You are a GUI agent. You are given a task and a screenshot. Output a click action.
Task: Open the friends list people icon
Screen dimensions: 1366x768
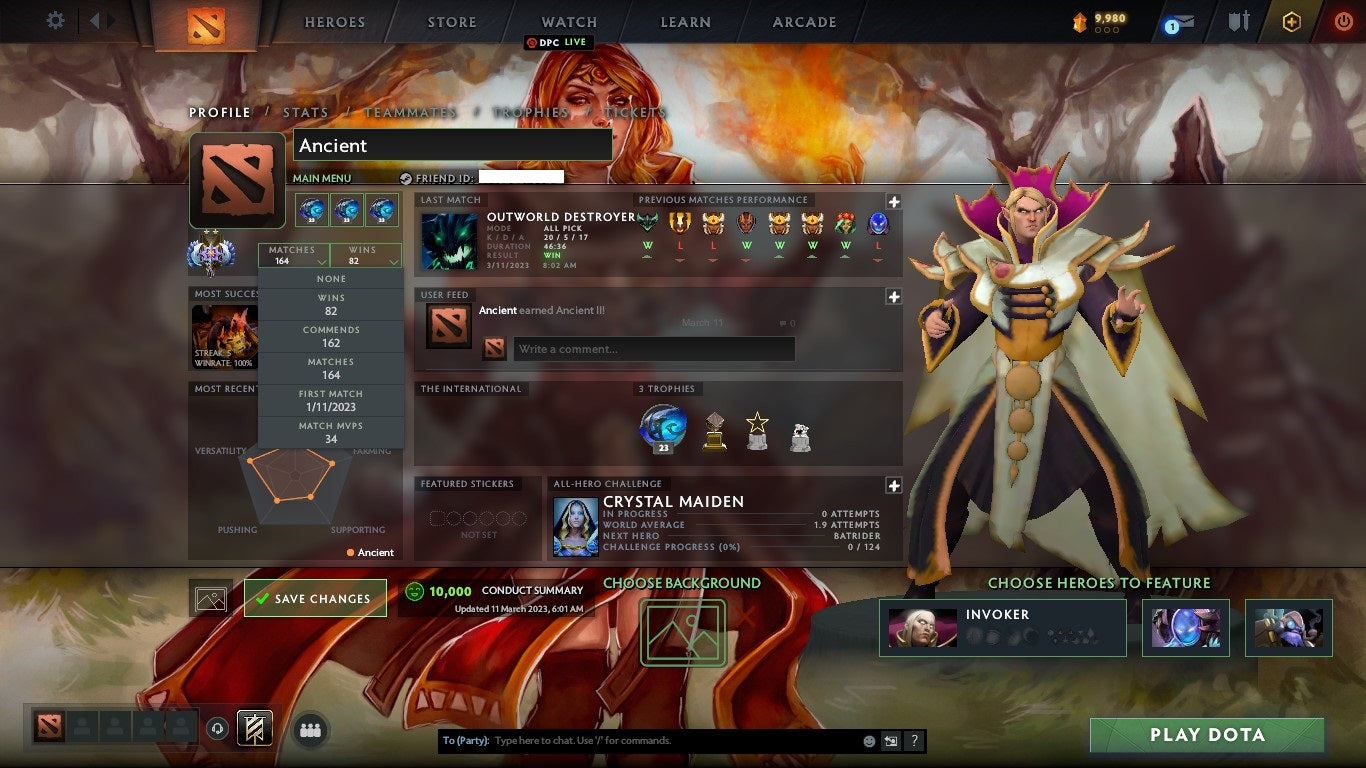[x=310, y=728]
